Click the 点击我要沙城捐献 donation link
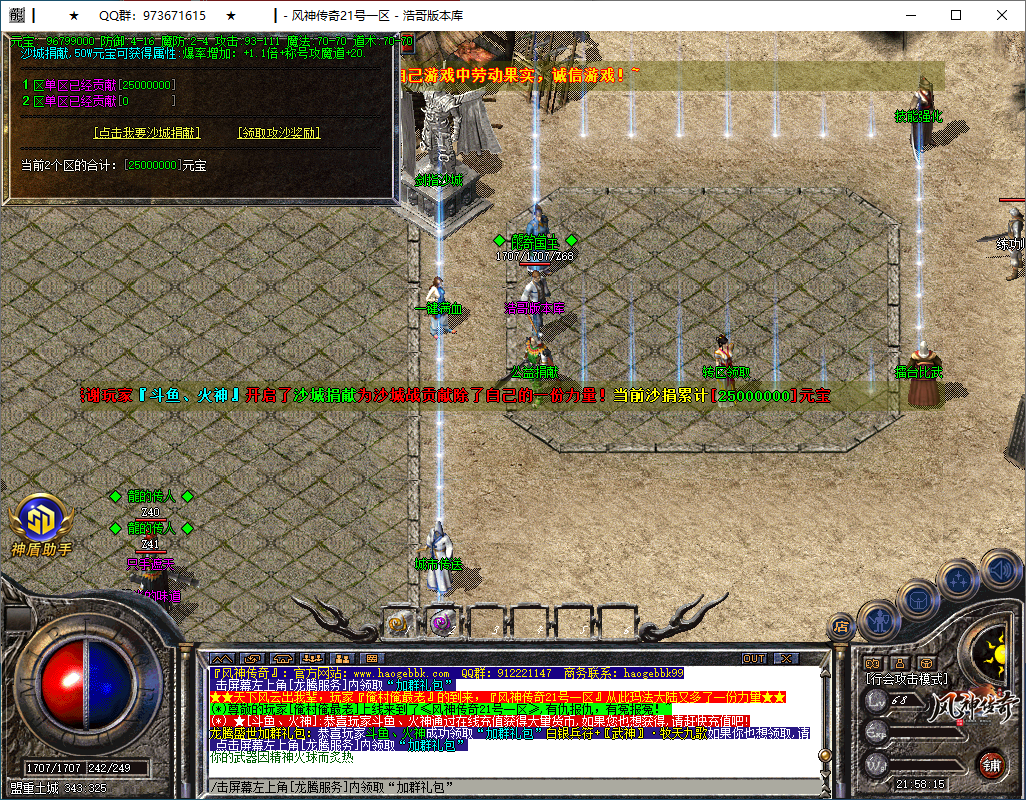The width and height of the screenshot is (1026, 800). point(146,132)
